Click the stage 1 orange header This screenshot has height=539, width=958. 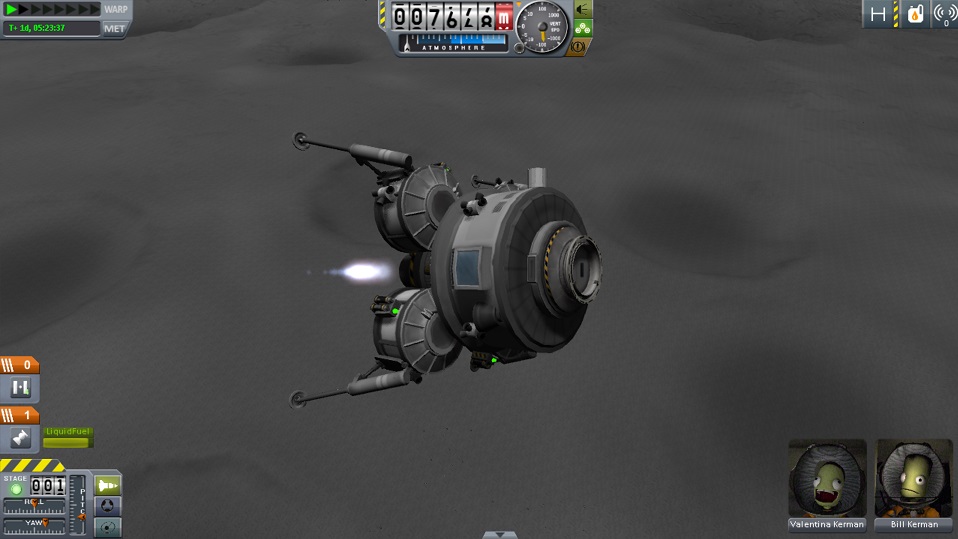tap(20, 415)
